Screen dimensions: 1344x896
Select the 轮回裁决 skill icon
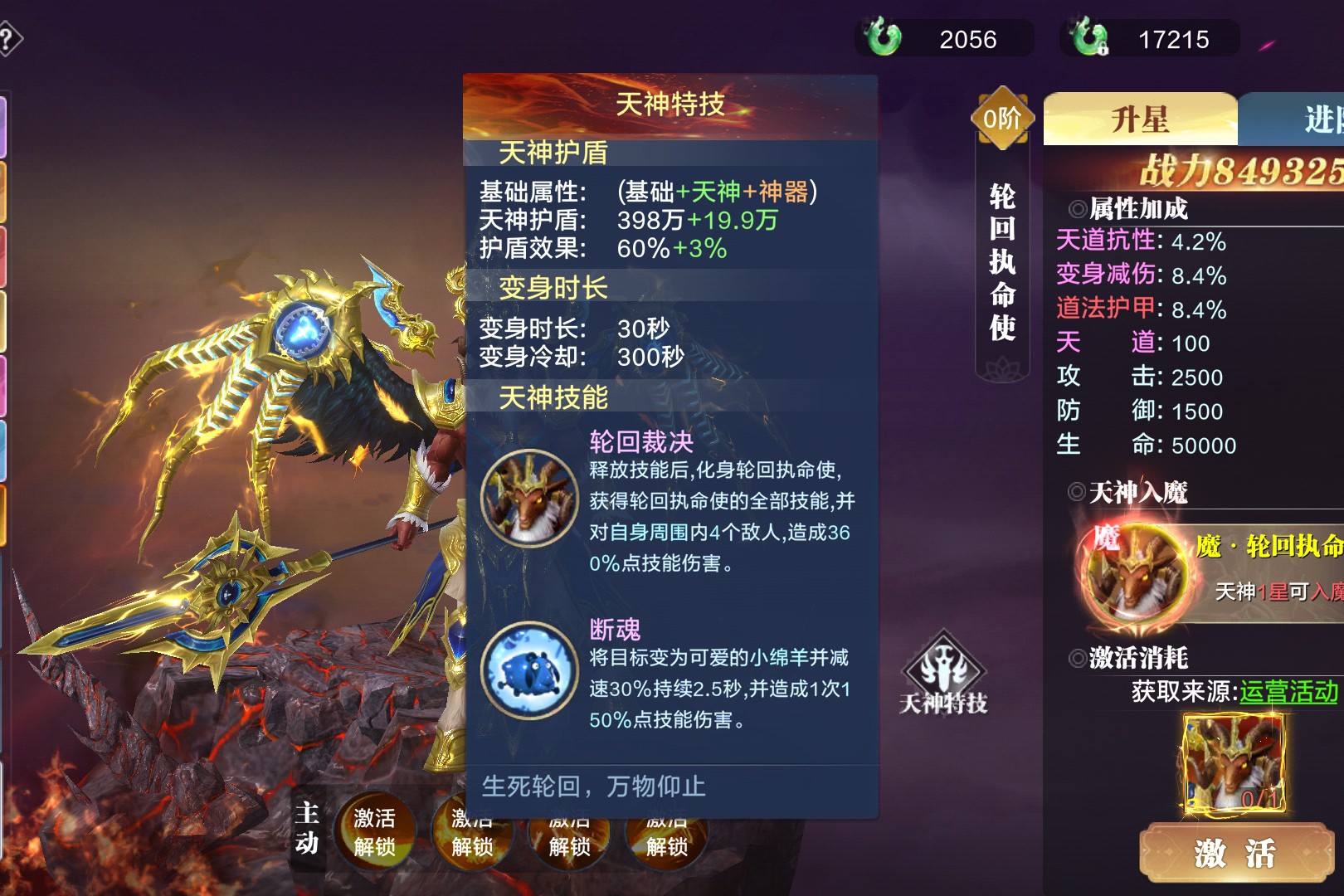coord(529,498)
